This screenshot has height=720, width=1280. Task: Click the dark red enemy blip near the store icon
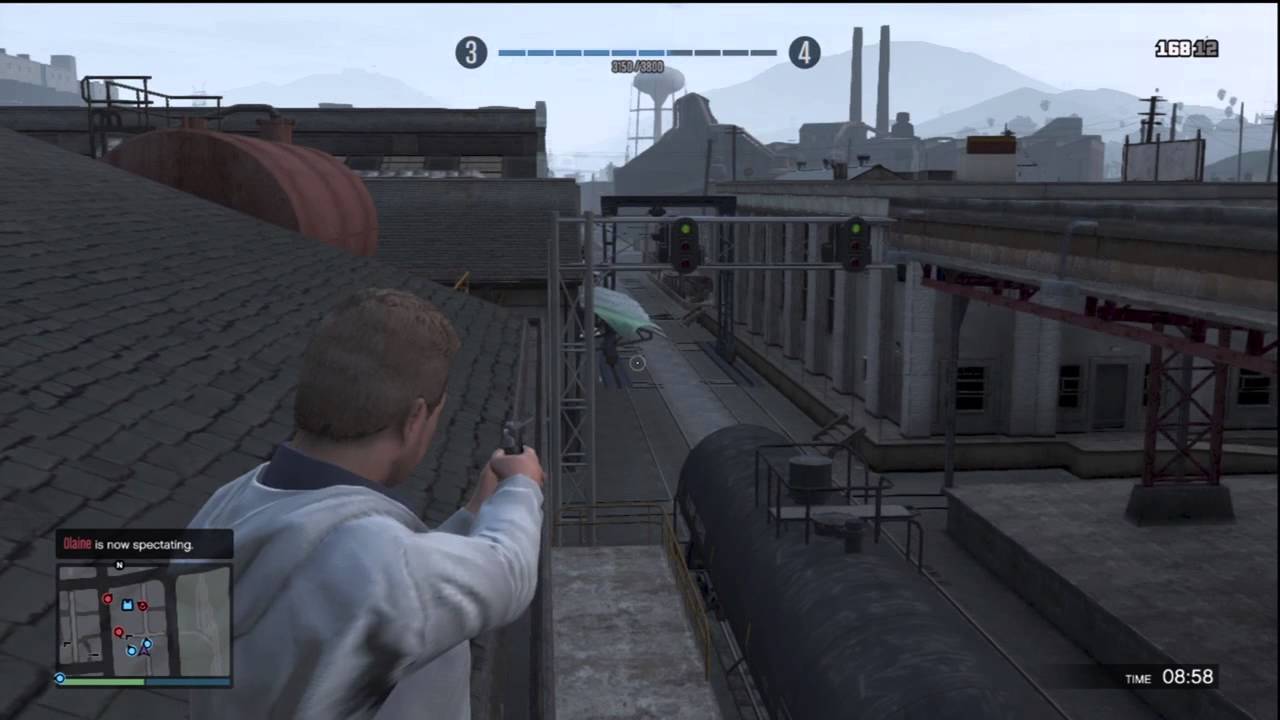(x=142, y=607)
